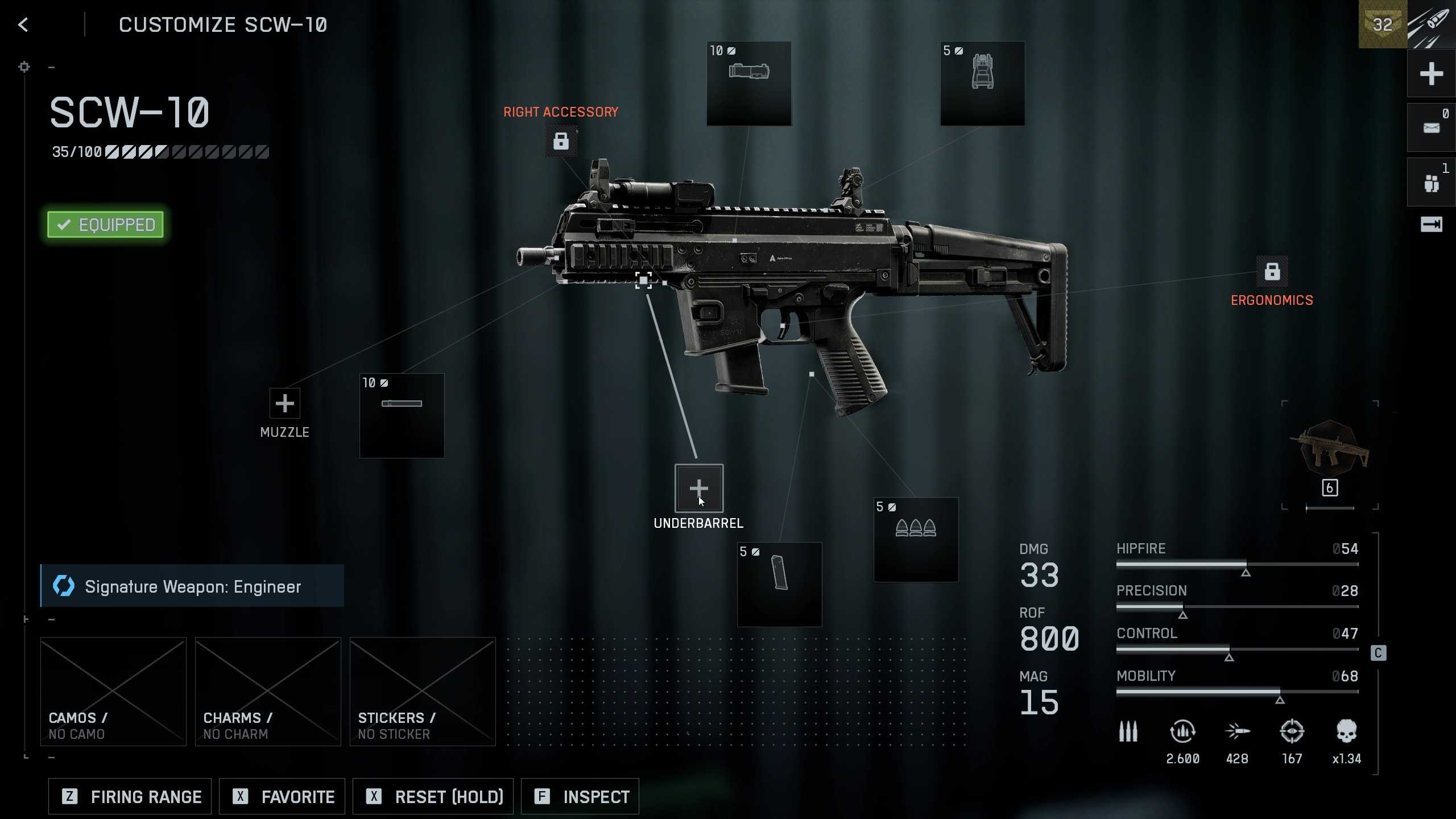This screenshot has height=819, width=1456.
Task: Open the right-side panel collapse arrow
Action: 1431,224
